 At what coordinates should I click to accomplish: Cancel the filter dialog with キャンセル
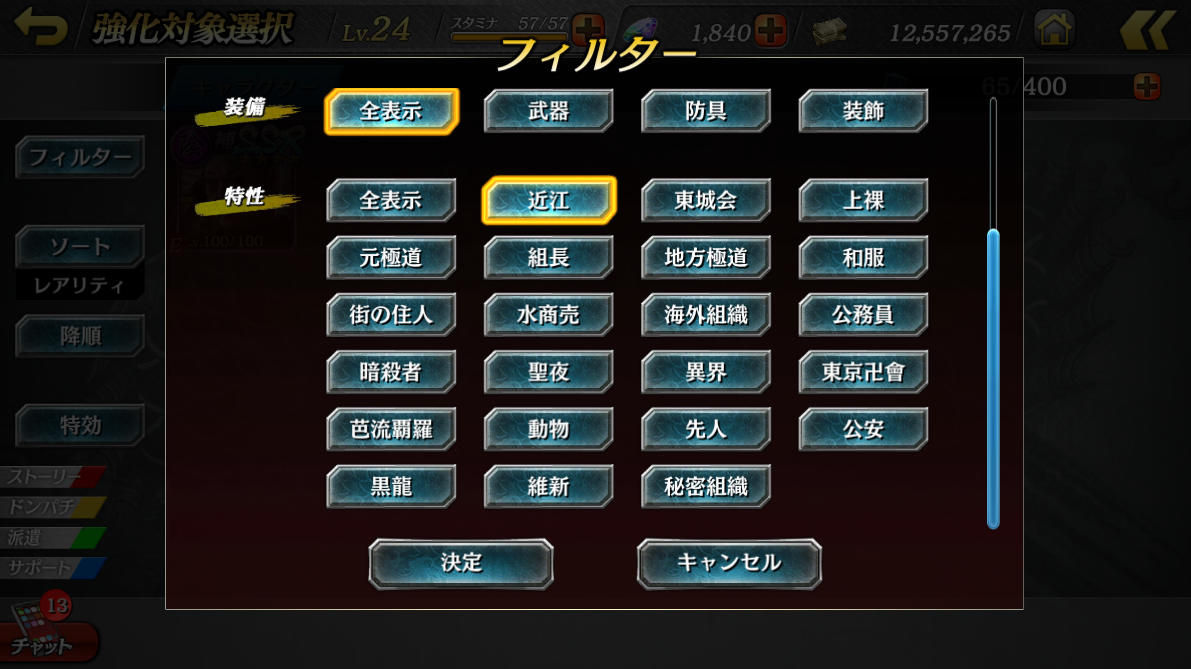click(729, 563)
